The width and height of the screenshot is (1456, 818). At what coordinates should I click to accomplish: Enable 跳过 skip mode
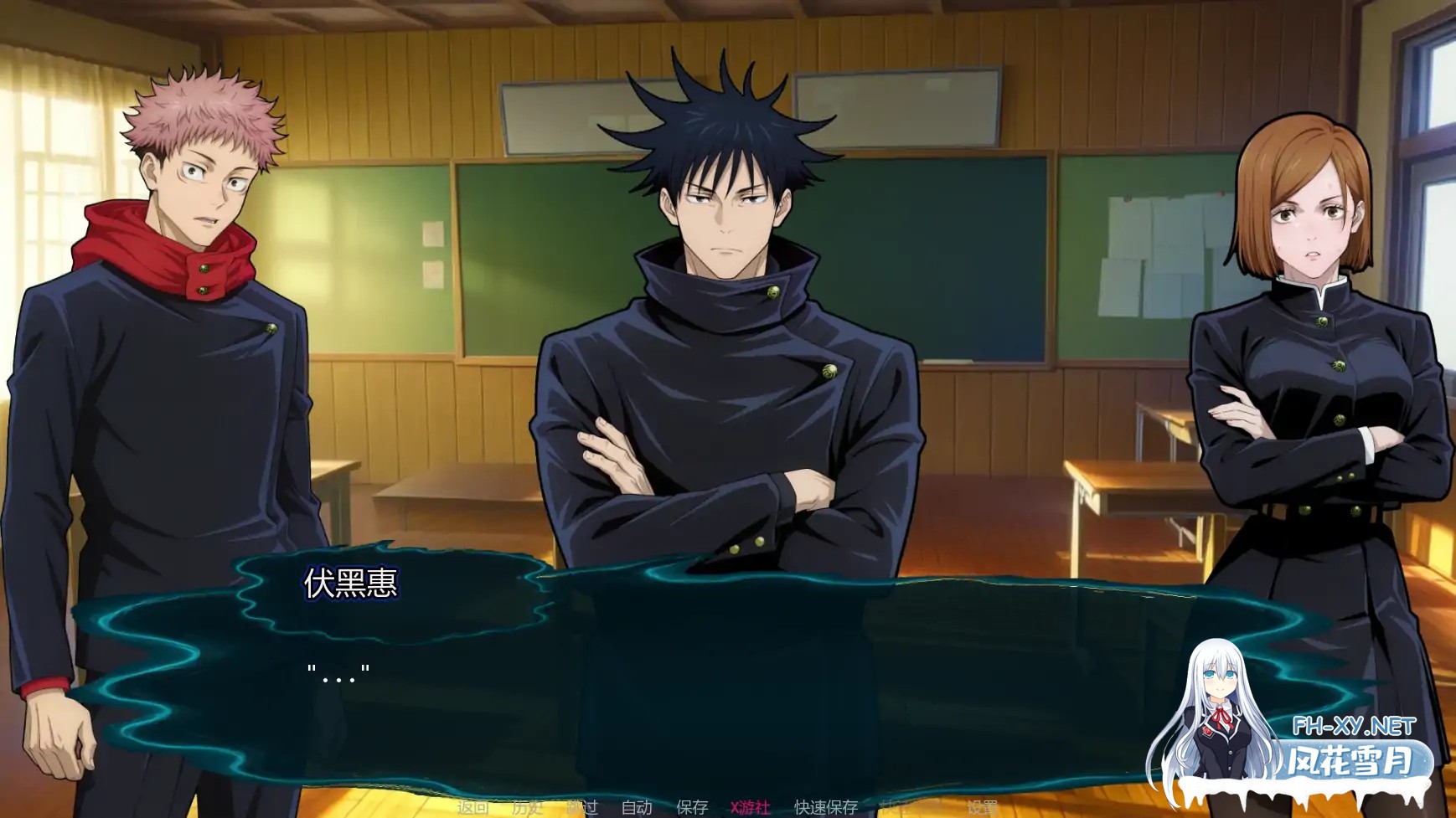point(583,808)
